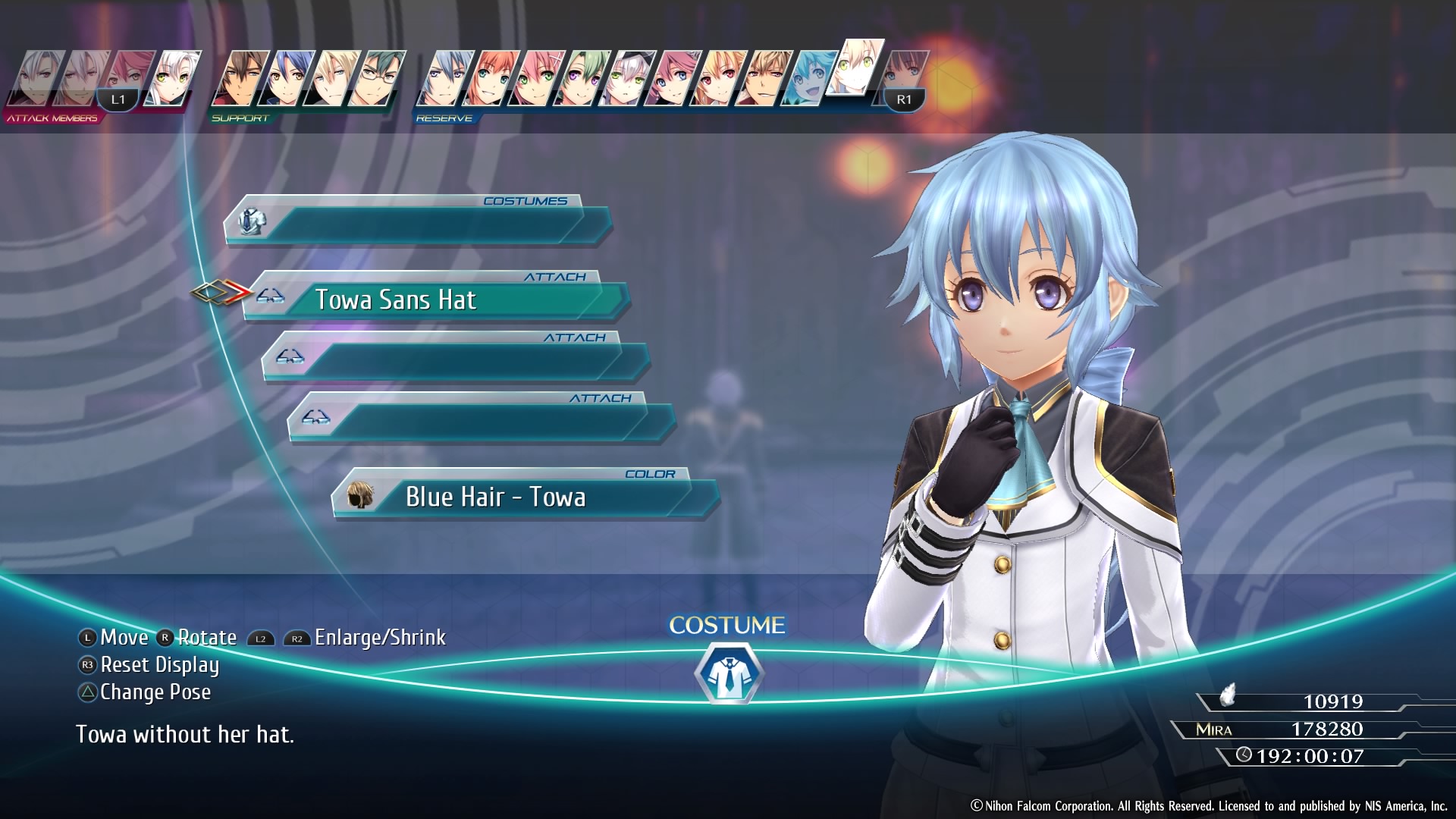This screenshot has width=1456, height=819.
Task: Pick the cyan-haired smiling character portrait
Action: [808, 79]
